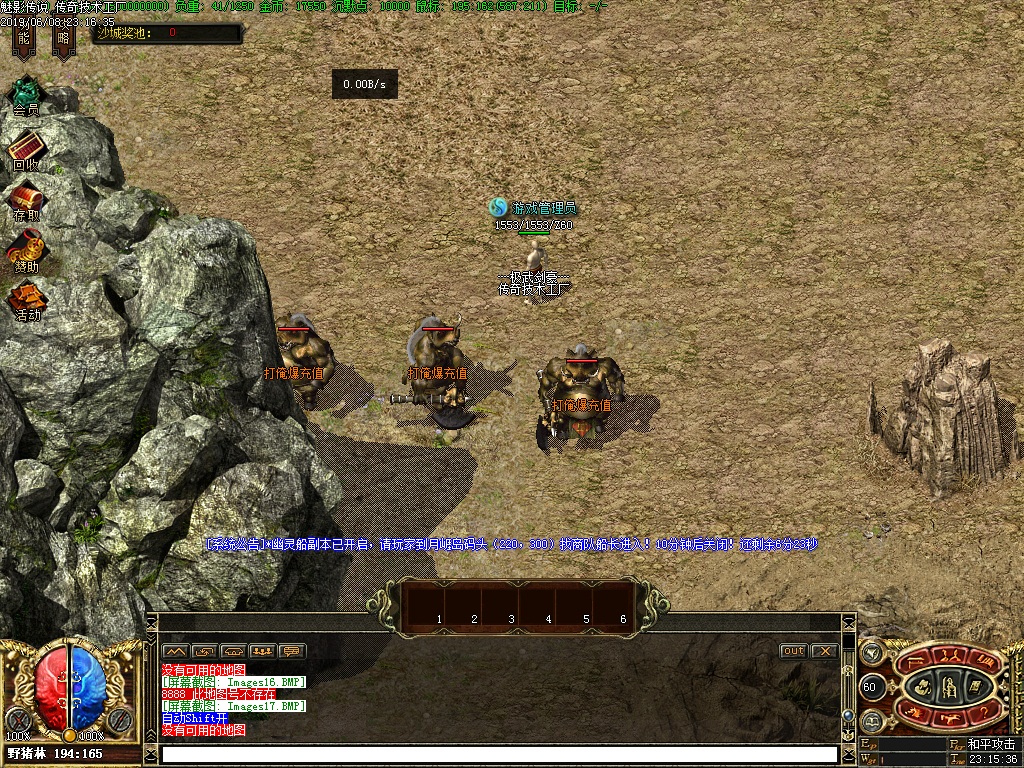Select the first chat channel tab icon
1024x768 pixels.
174,651
